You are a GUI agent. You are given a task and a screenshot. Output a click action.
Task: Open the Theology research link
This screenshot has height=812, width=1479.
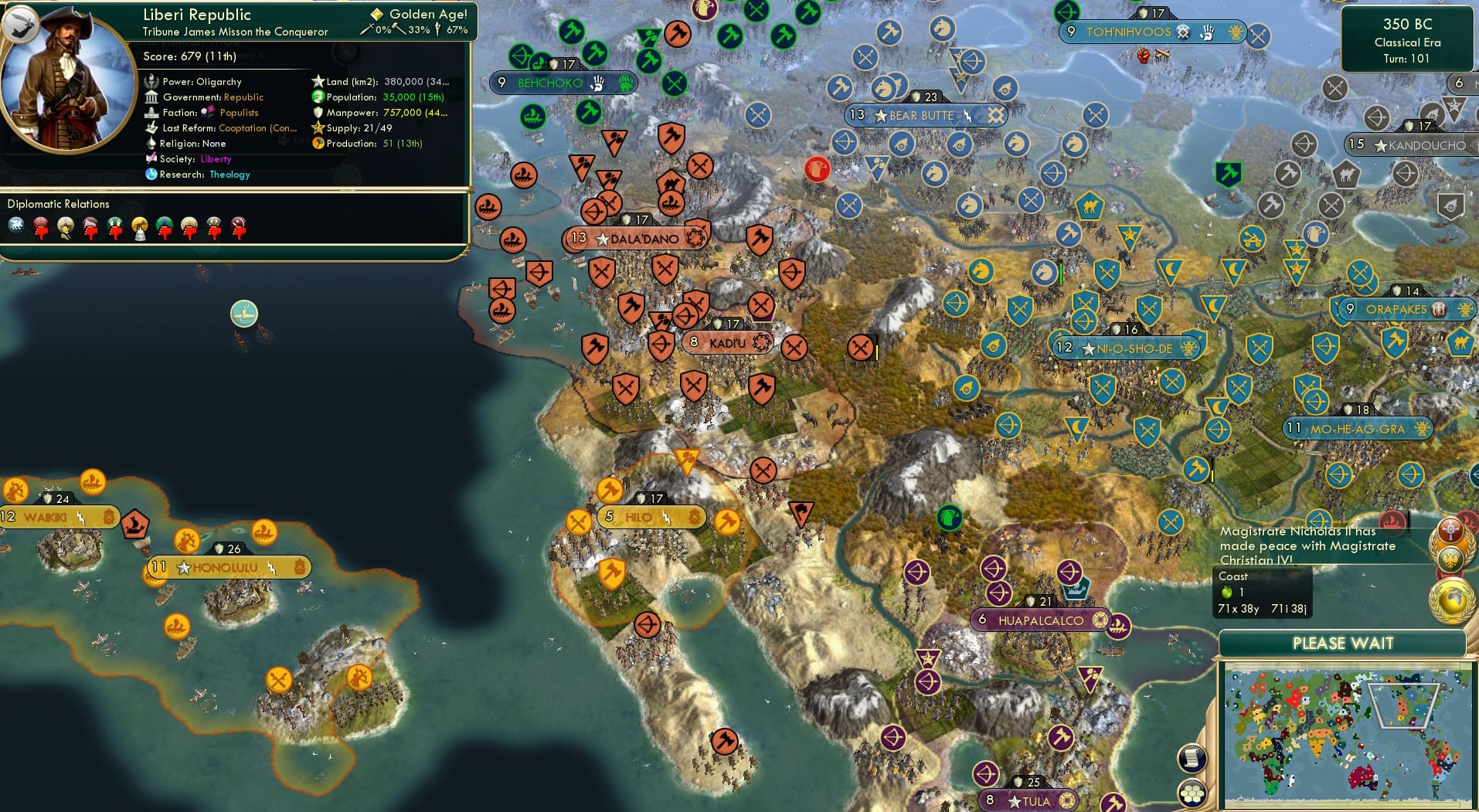pyautogui.click(x=229, y=175)
